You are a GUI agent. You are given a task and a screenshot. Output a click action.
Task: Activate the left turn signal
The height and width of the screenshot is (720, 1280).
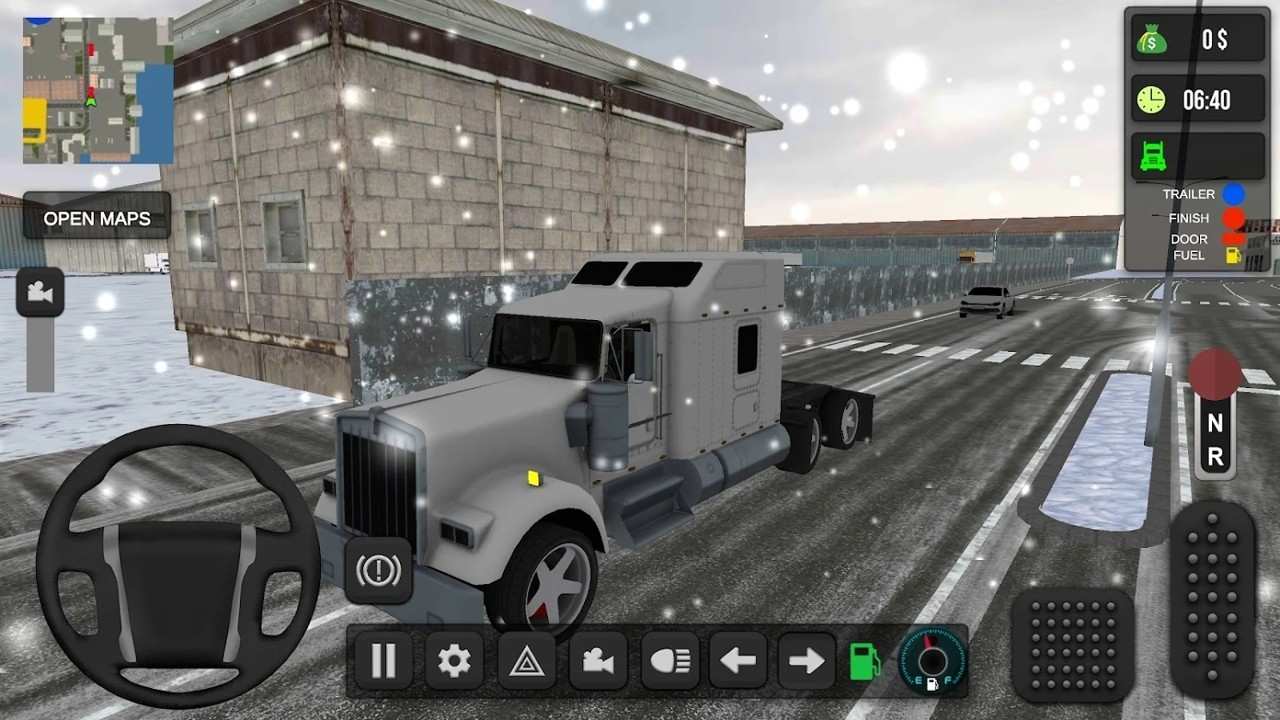(738, 661)
